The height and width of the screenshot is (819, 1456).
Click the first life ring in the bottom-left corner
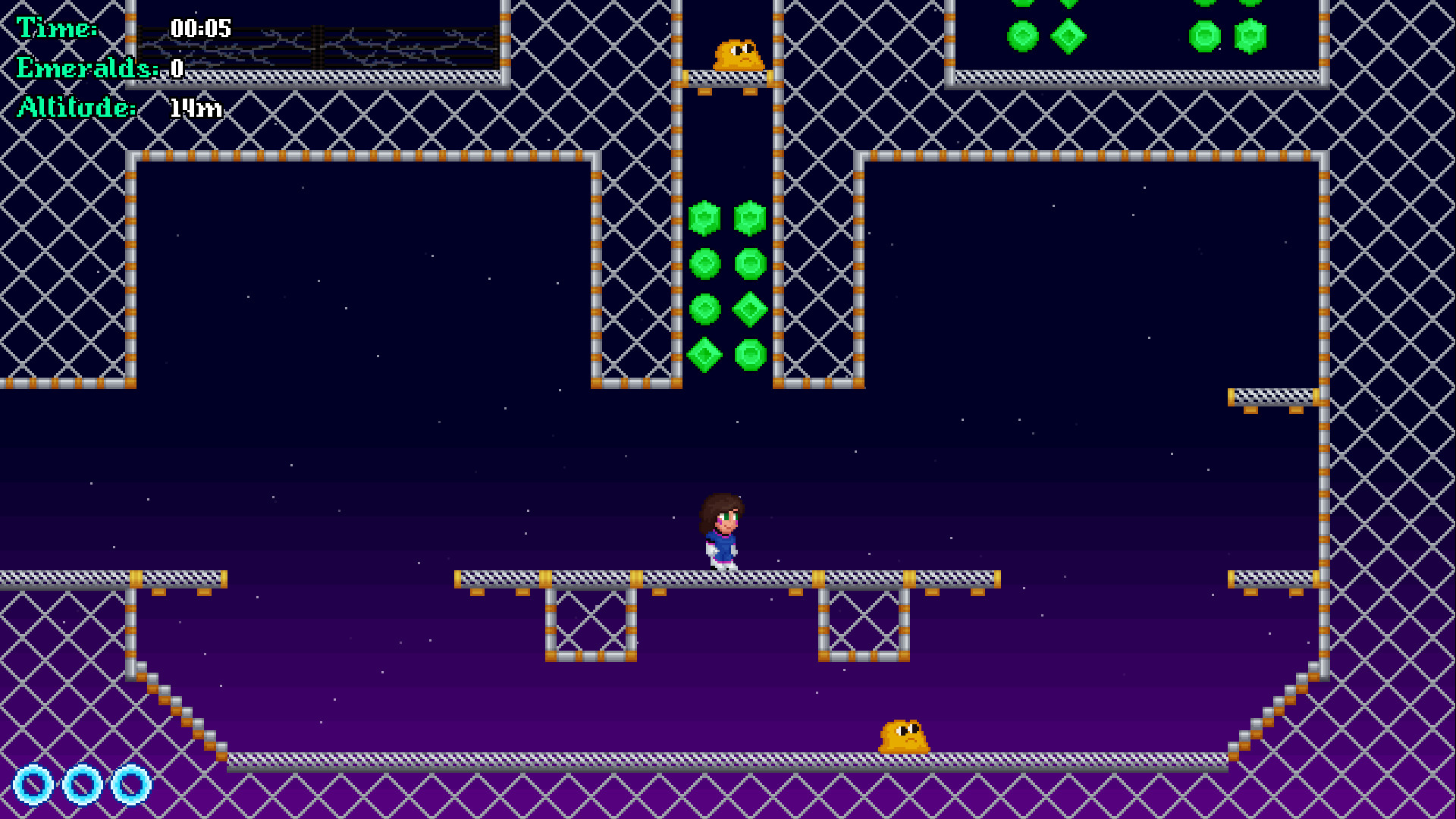(x=32, y=786)
